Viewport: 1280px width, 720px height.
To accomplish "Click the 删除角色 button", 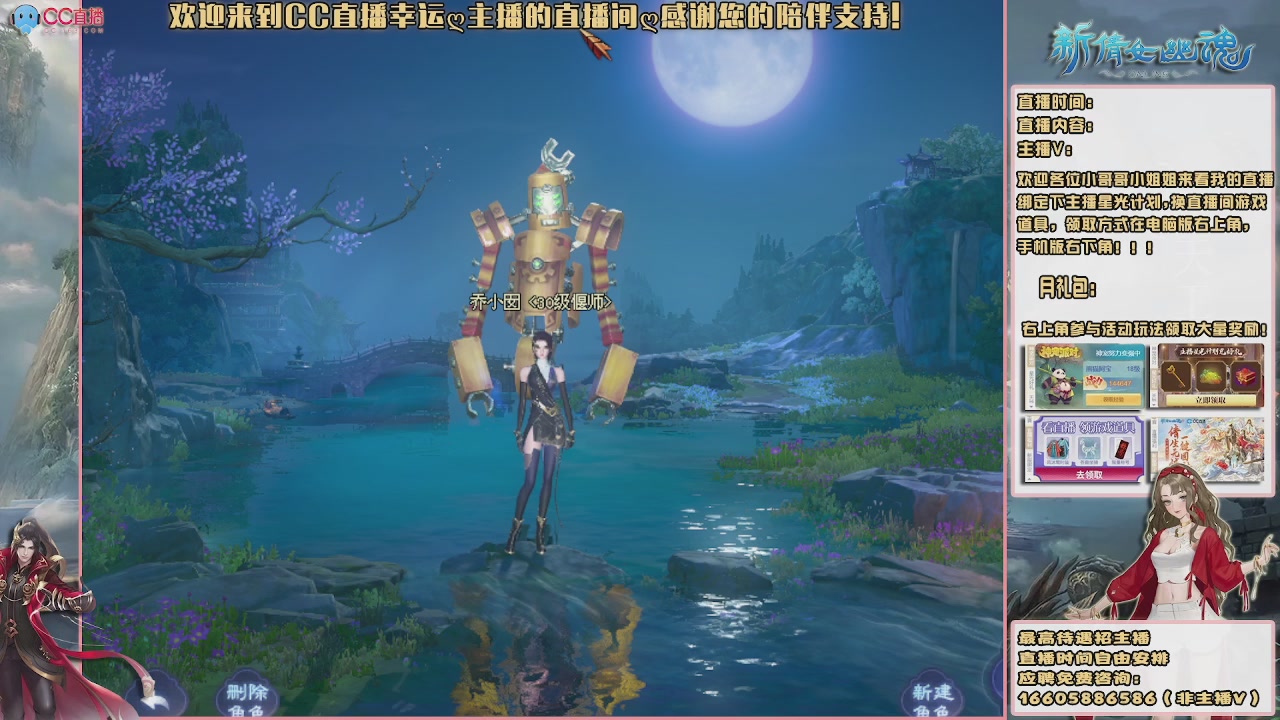I will [x=247, y=700].
